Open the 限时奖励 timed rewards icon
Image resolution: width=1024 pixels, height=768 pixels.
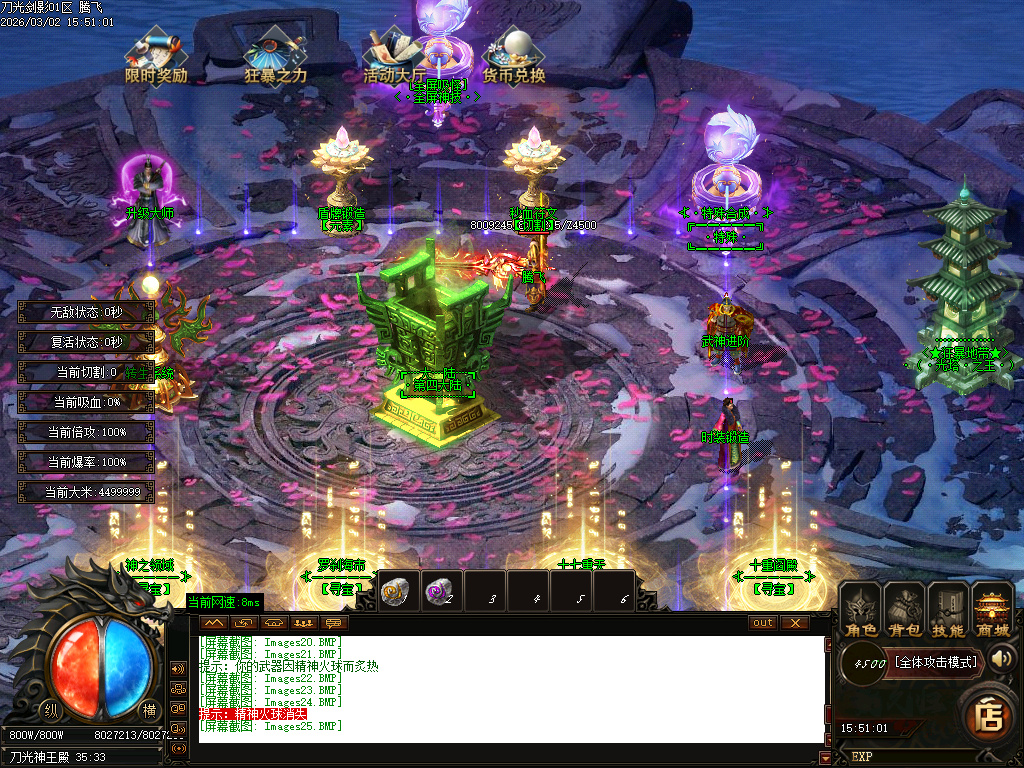[155, 55]
